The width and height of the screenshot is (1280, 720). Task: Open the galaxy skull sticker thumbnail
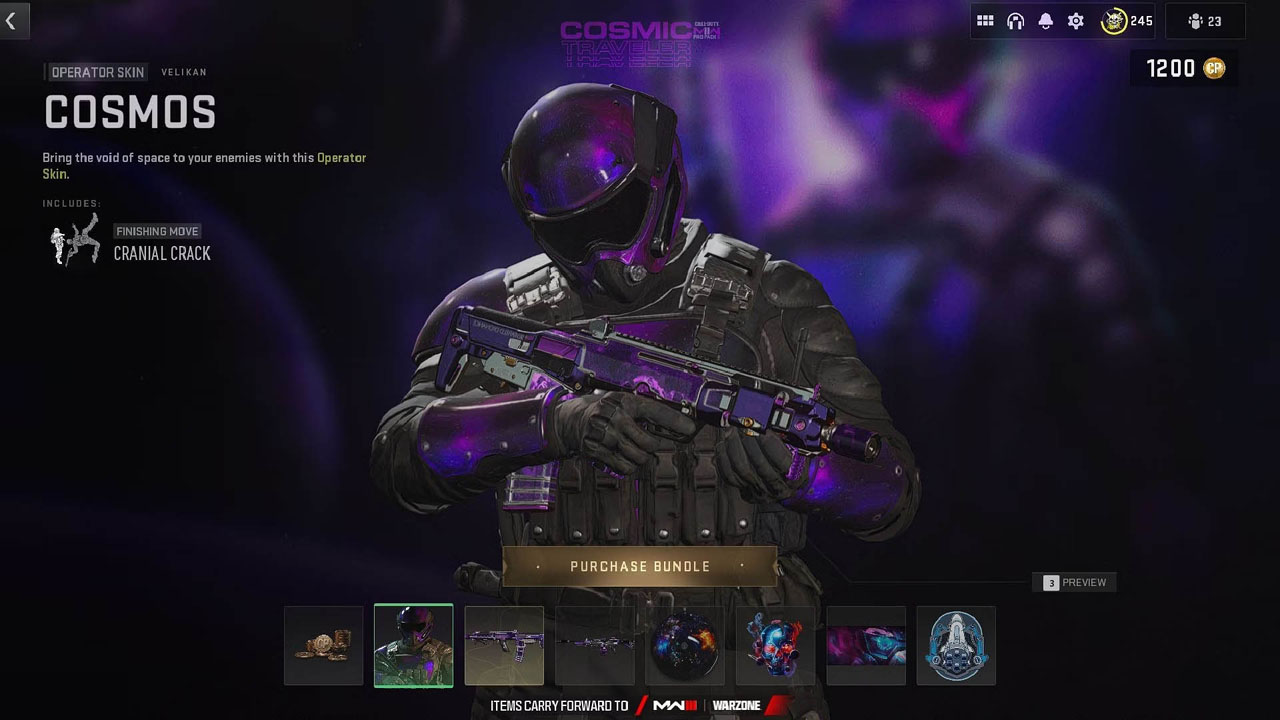point(775,645)
